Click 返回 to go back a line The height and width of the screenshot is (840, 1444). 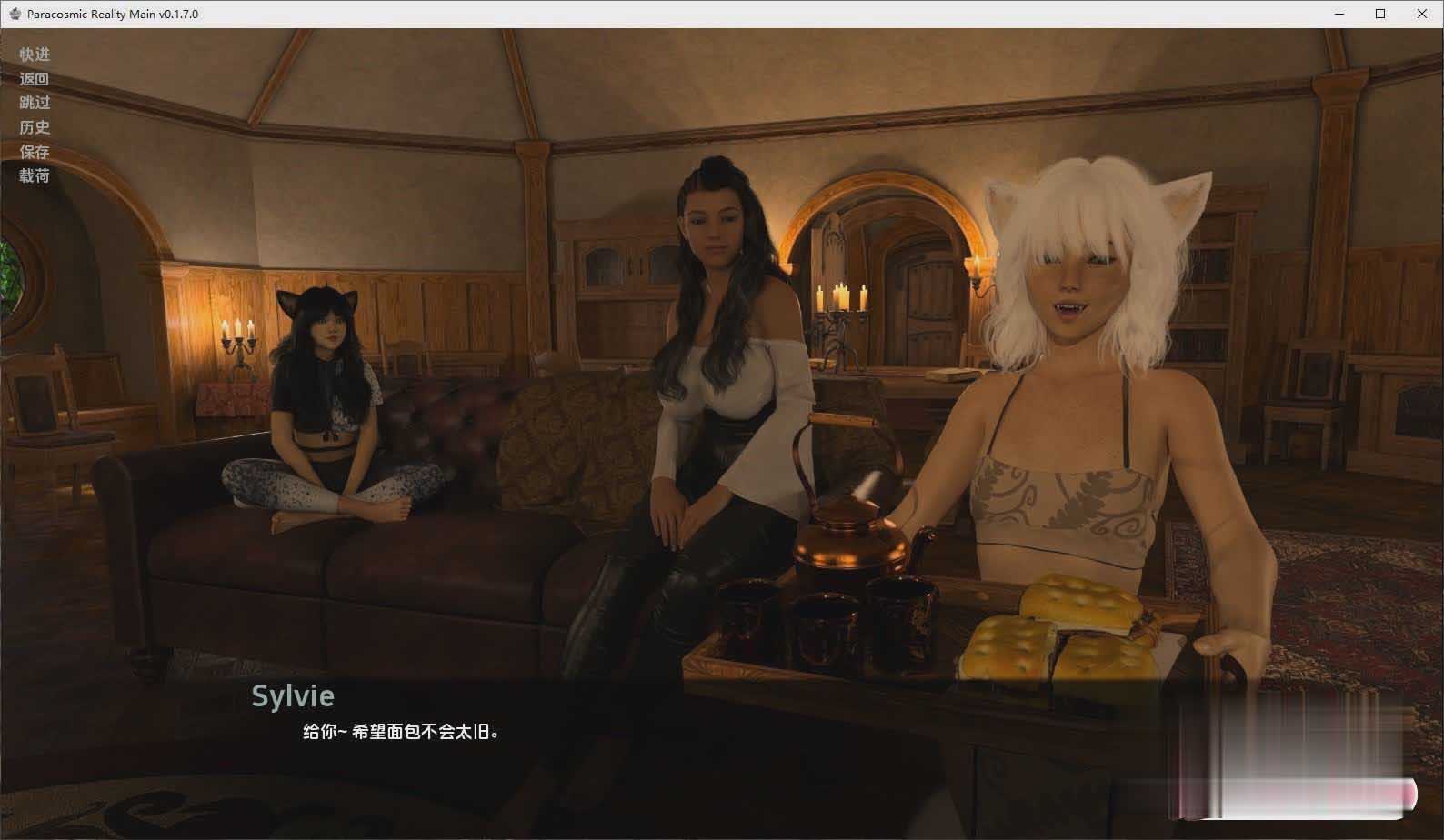click(x=35, y=79)
